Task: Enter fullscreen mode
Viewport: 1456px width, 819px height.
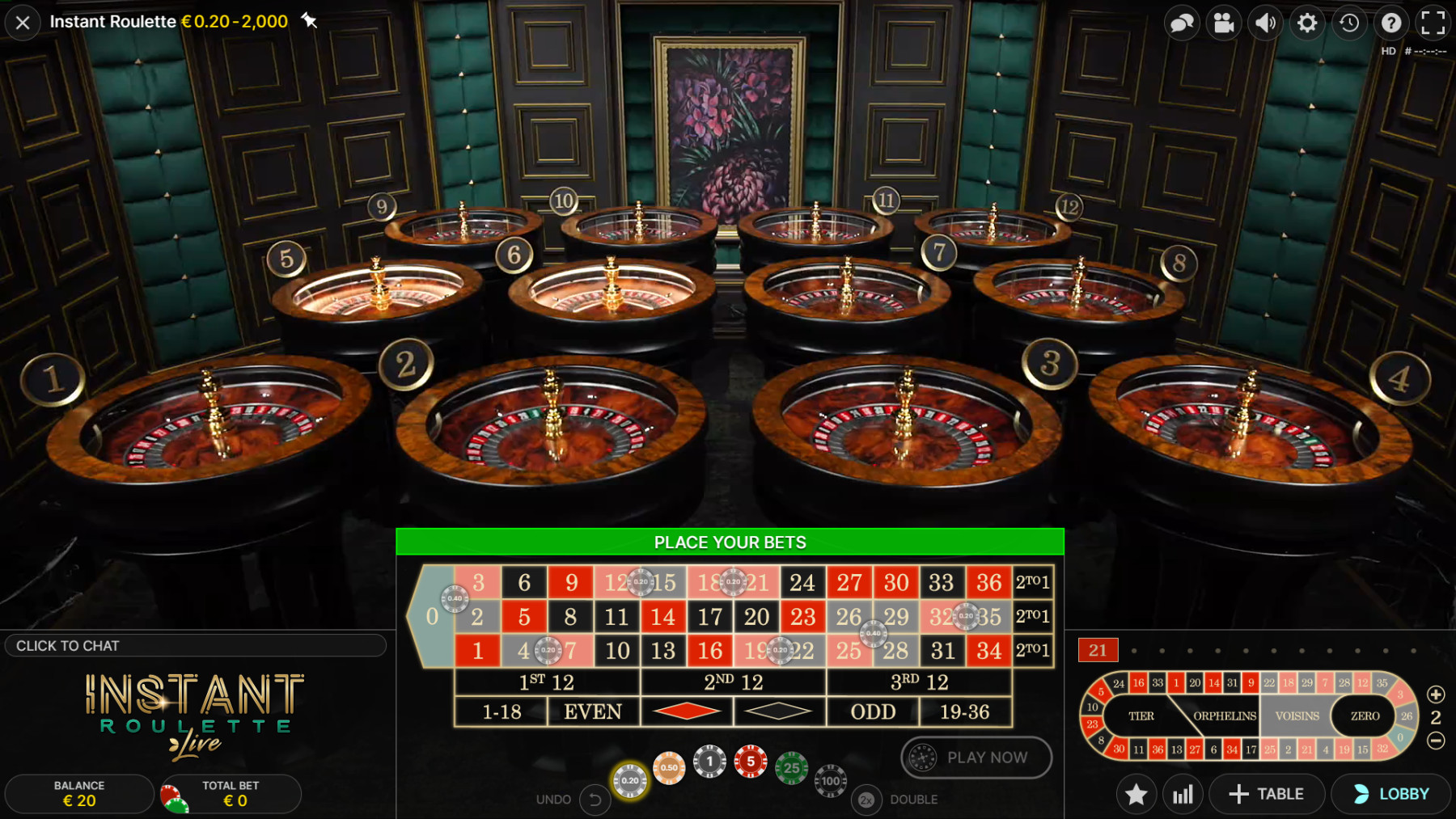Action: point(1433,23)
